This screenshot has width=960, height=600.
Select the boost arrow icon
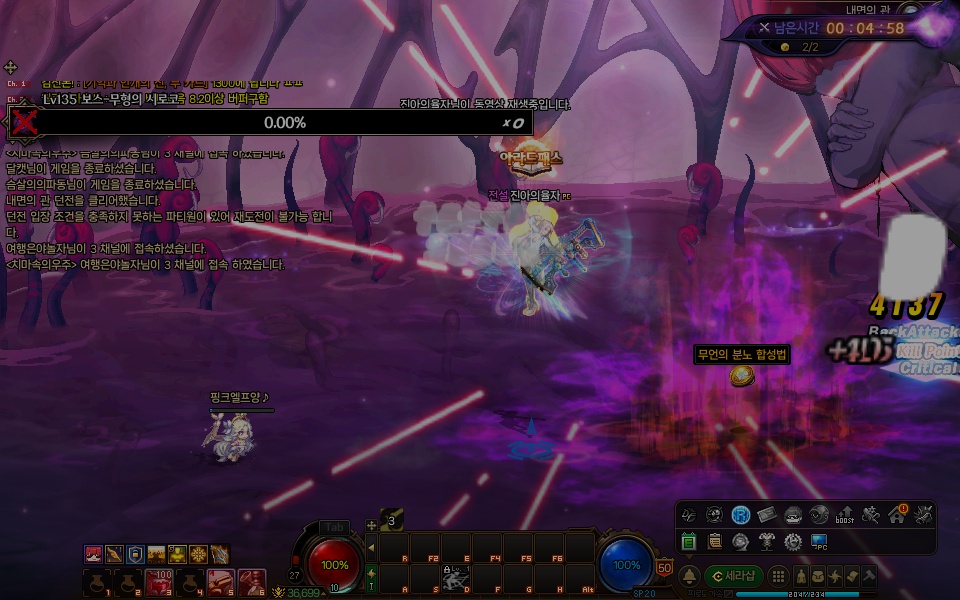tap(845, 514)
